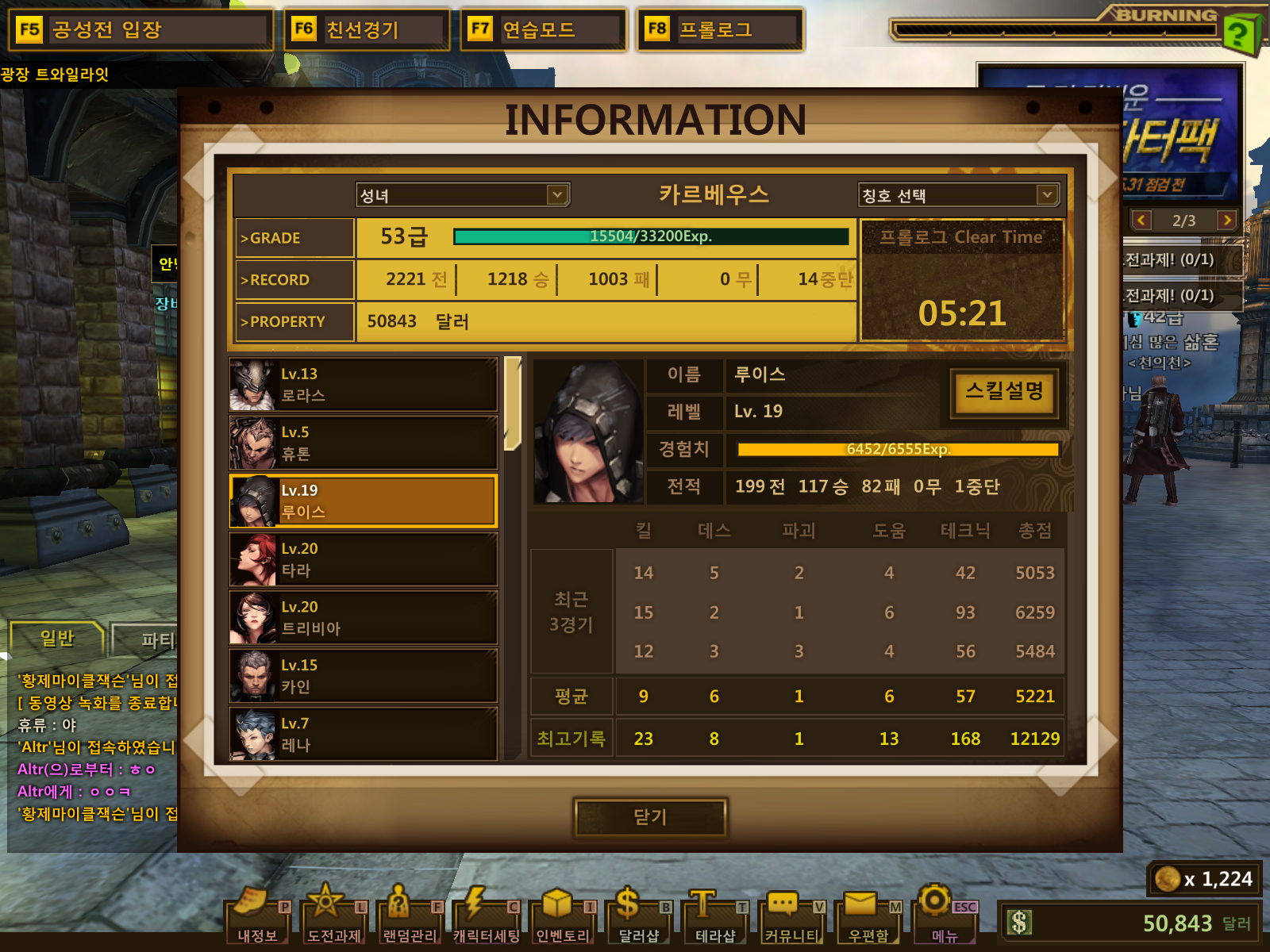This screenshot has width=1270, height=952.
Task: Select the Lv.5 휴톤 character row
Action: 364,443
